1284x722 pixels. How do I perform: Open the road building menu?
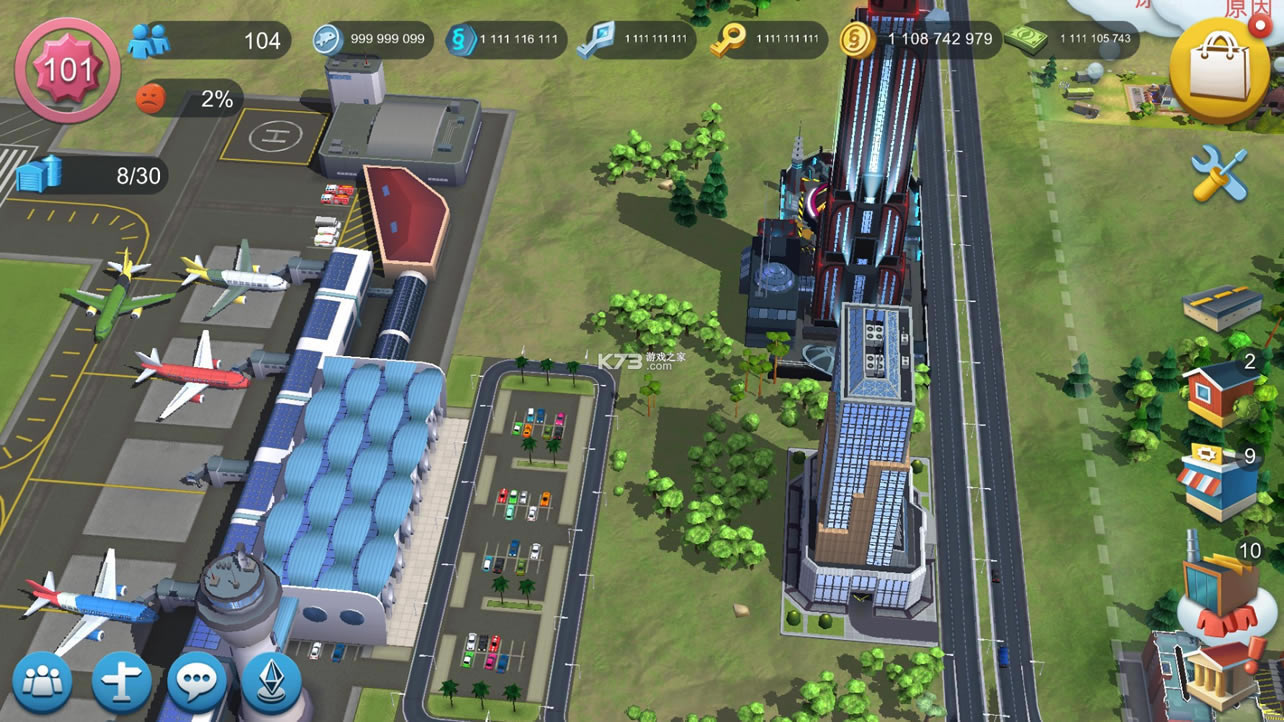(1221, 304)
